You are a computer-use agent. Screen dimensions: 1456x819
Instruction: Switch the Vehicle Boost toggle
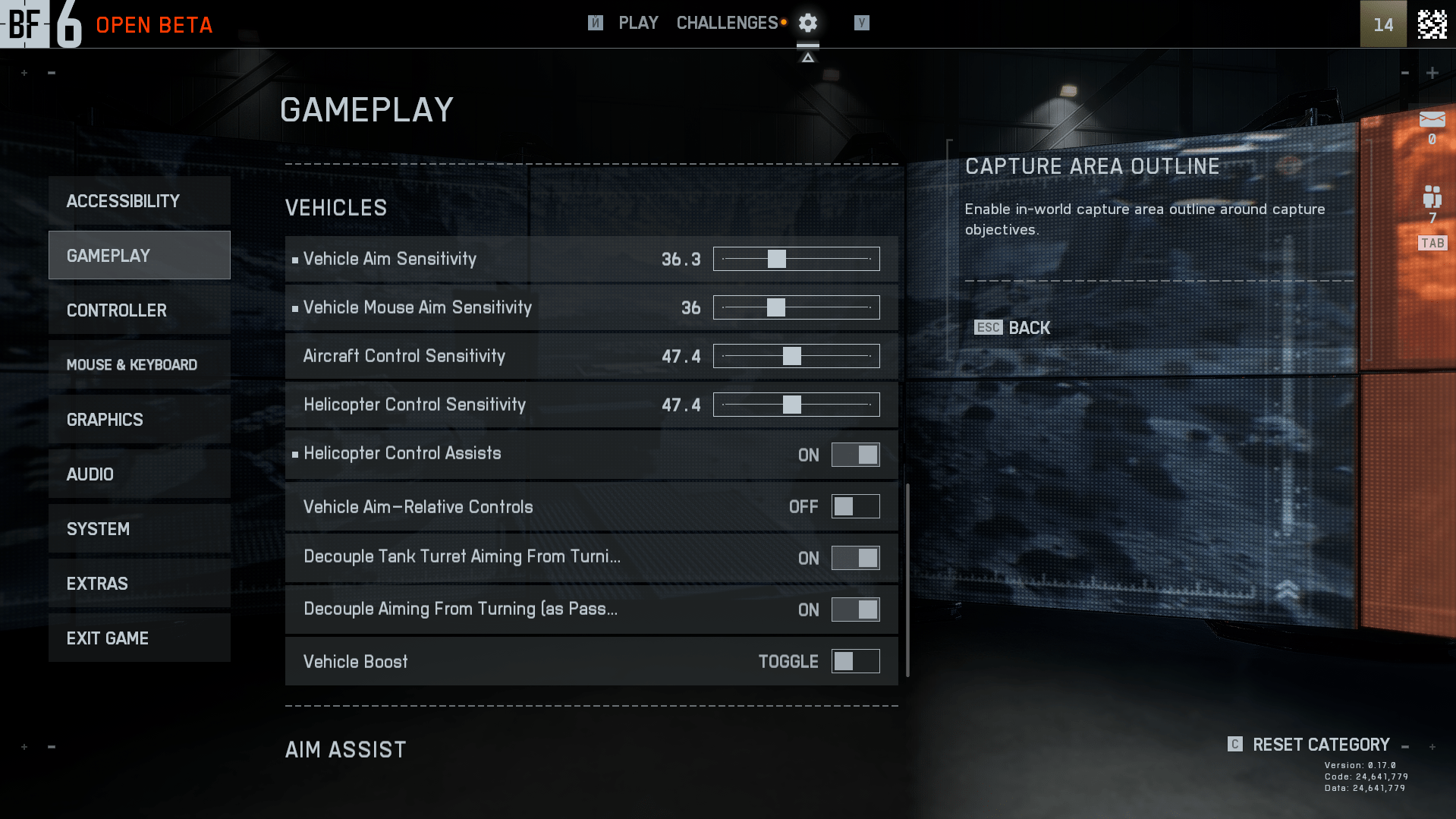point(855,661)
